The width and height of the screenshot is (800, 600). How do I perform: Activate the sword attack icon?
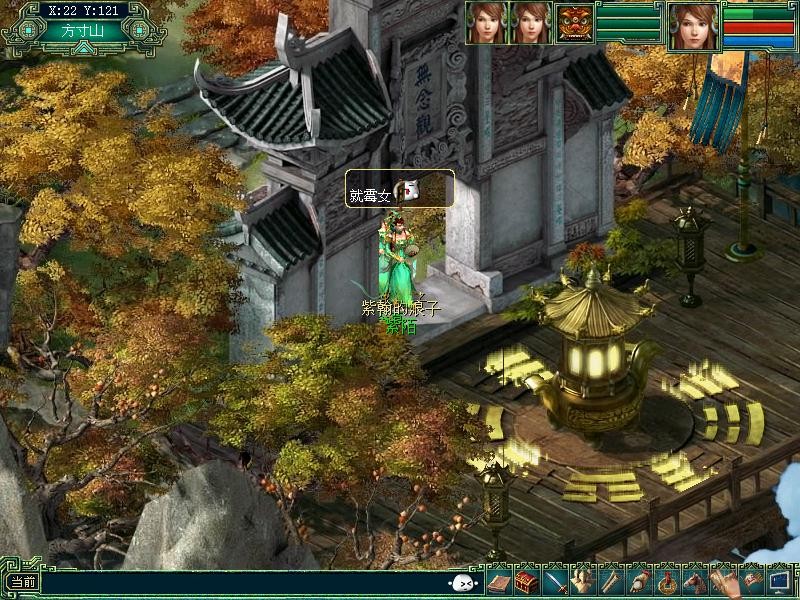pyautogui.click(x=556, y=581)
